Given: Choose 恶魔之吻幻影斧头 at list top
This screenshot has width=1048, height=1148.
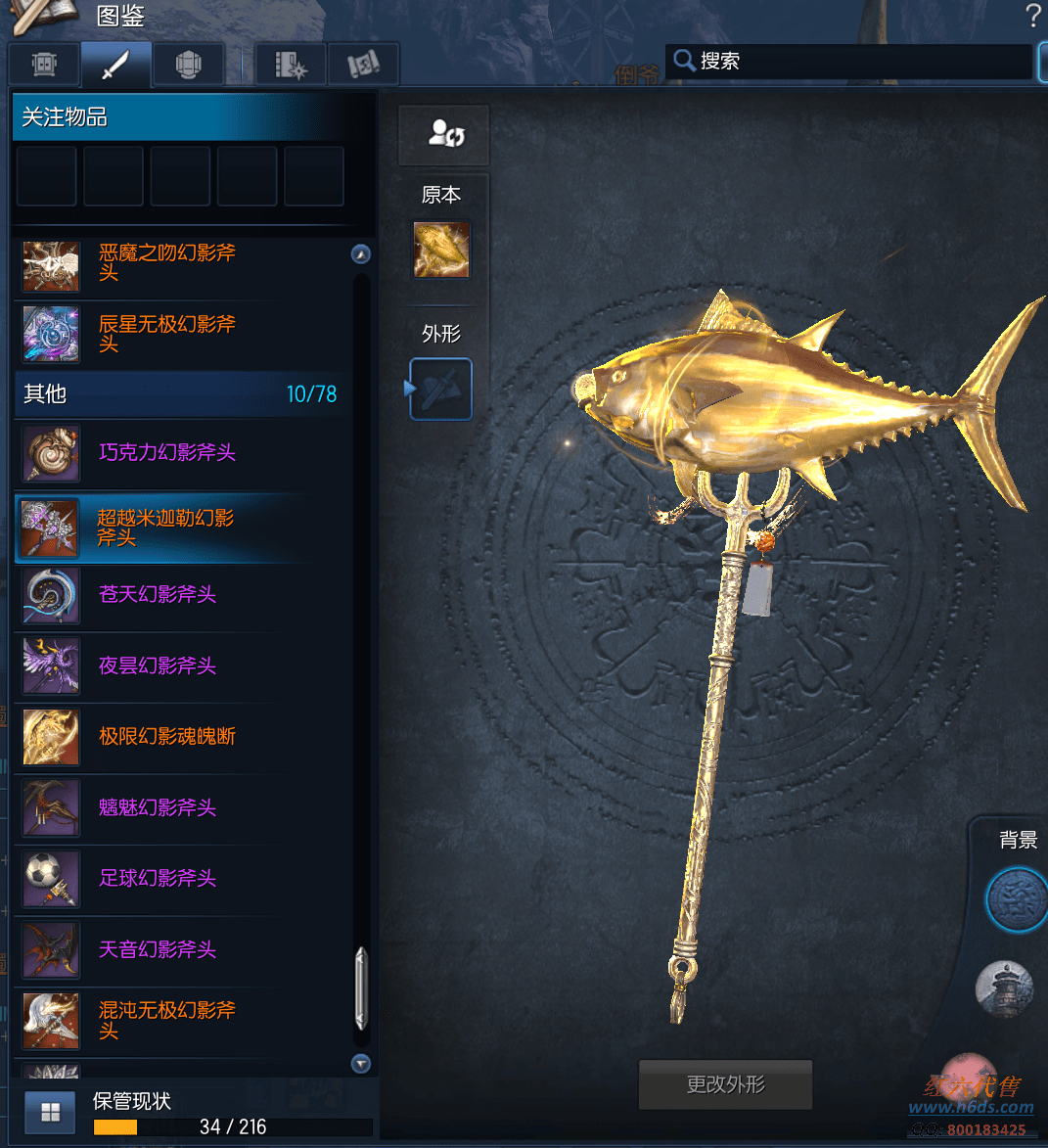Looking at the screenshot, I should coord(167,263).
